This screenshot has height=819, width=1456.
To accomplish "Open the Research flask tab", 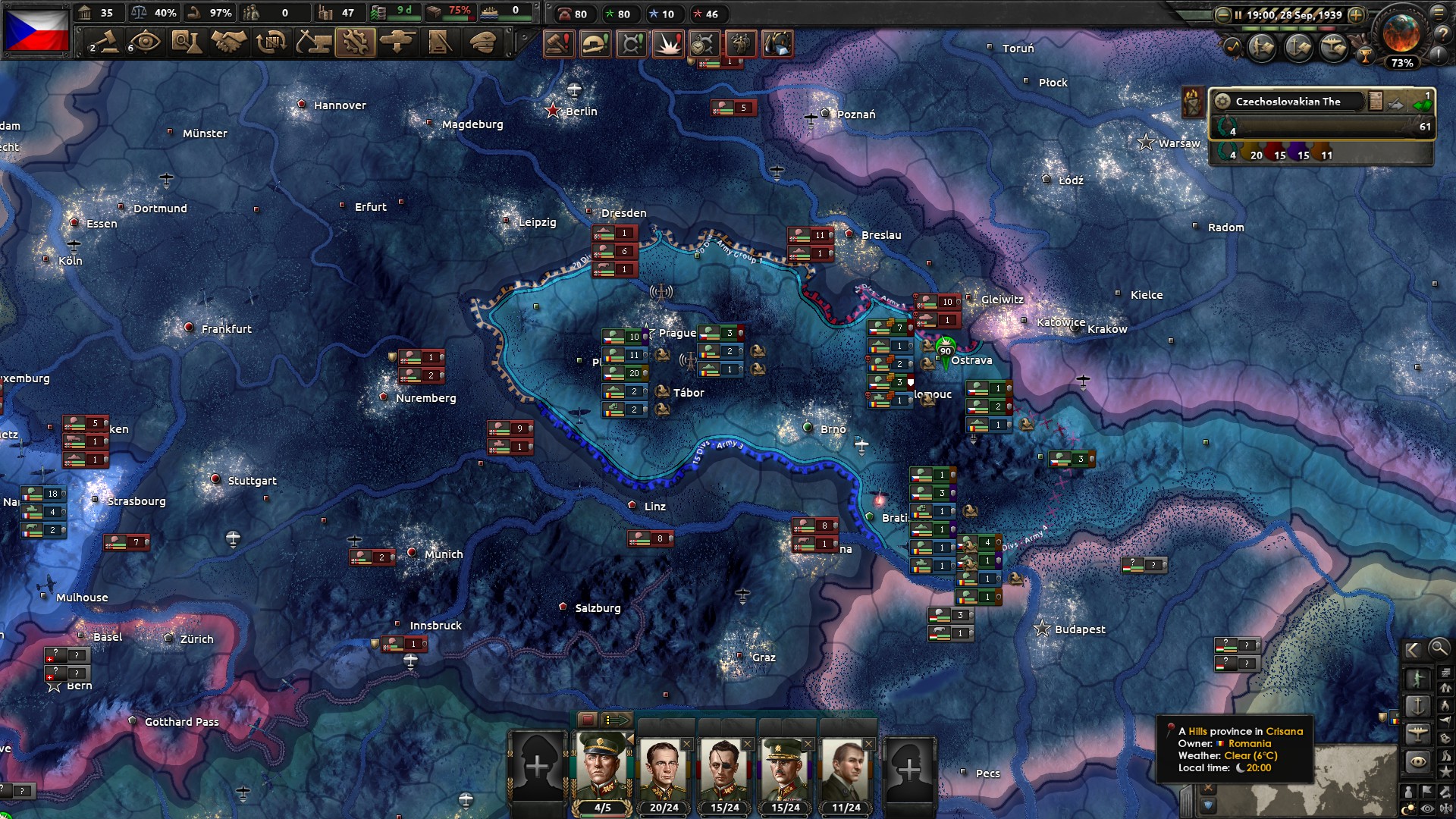I will click(x=187, y=42).
